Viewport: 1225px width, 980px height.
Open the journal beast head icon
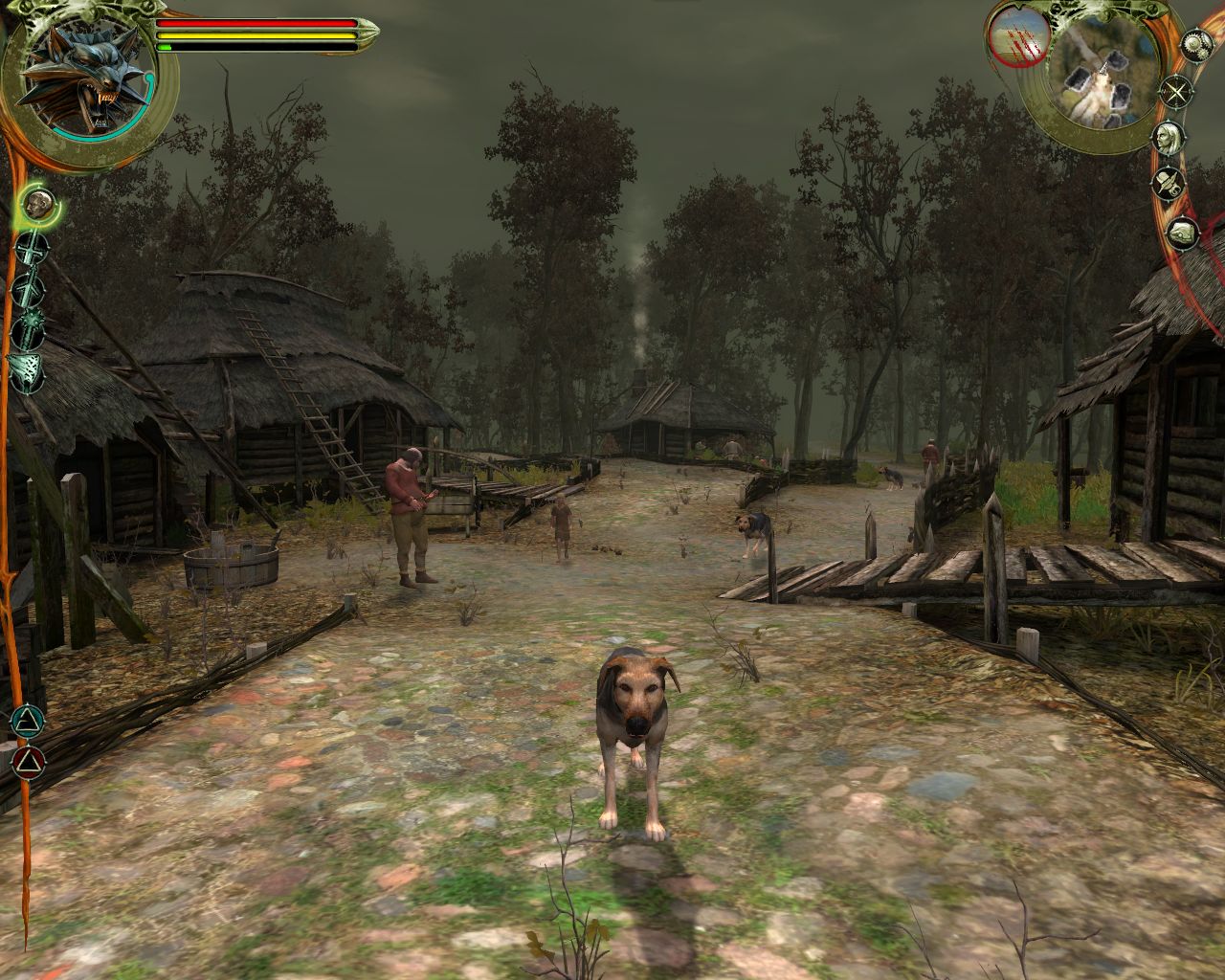point(1183,233)
